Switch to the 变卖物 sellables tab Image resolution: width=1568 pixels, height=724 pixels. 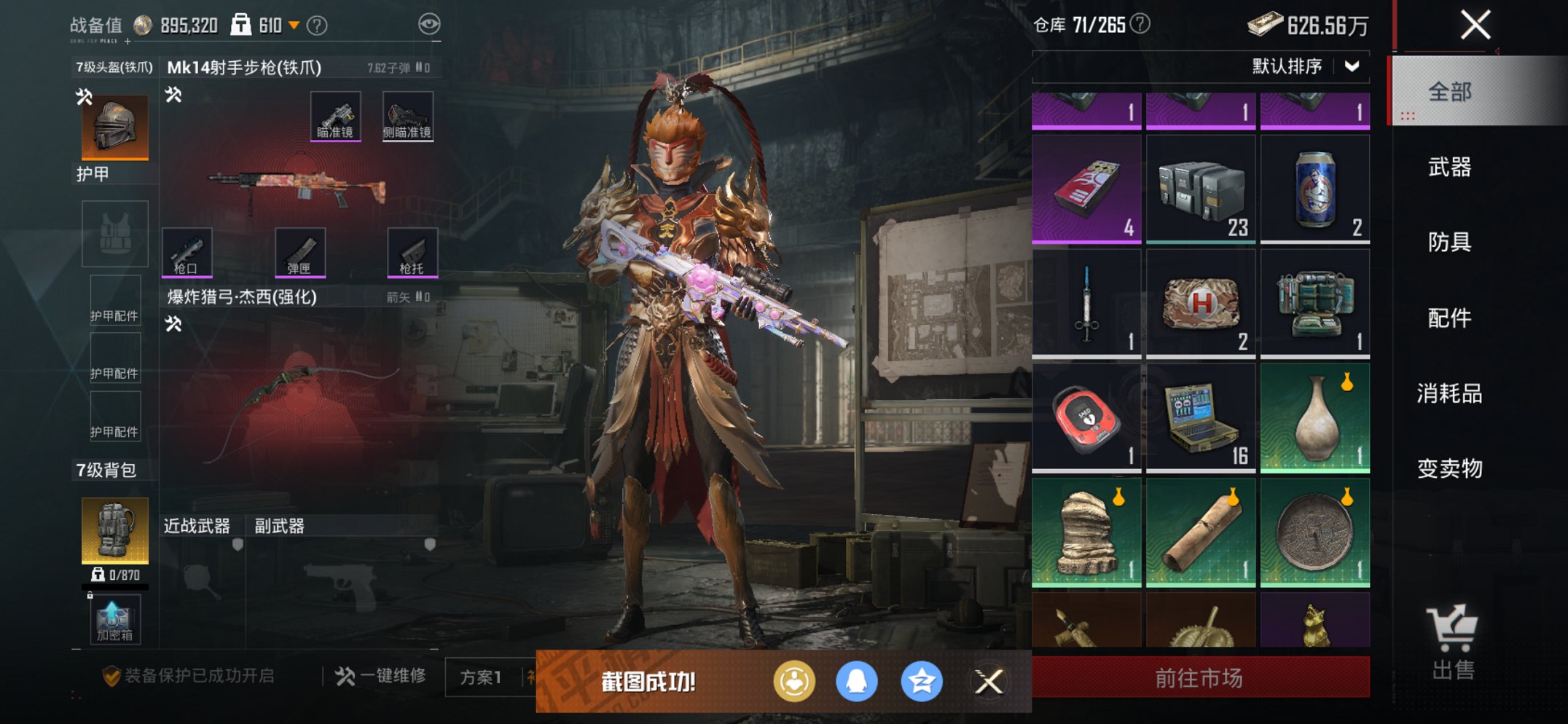[x=1449, y=468]
